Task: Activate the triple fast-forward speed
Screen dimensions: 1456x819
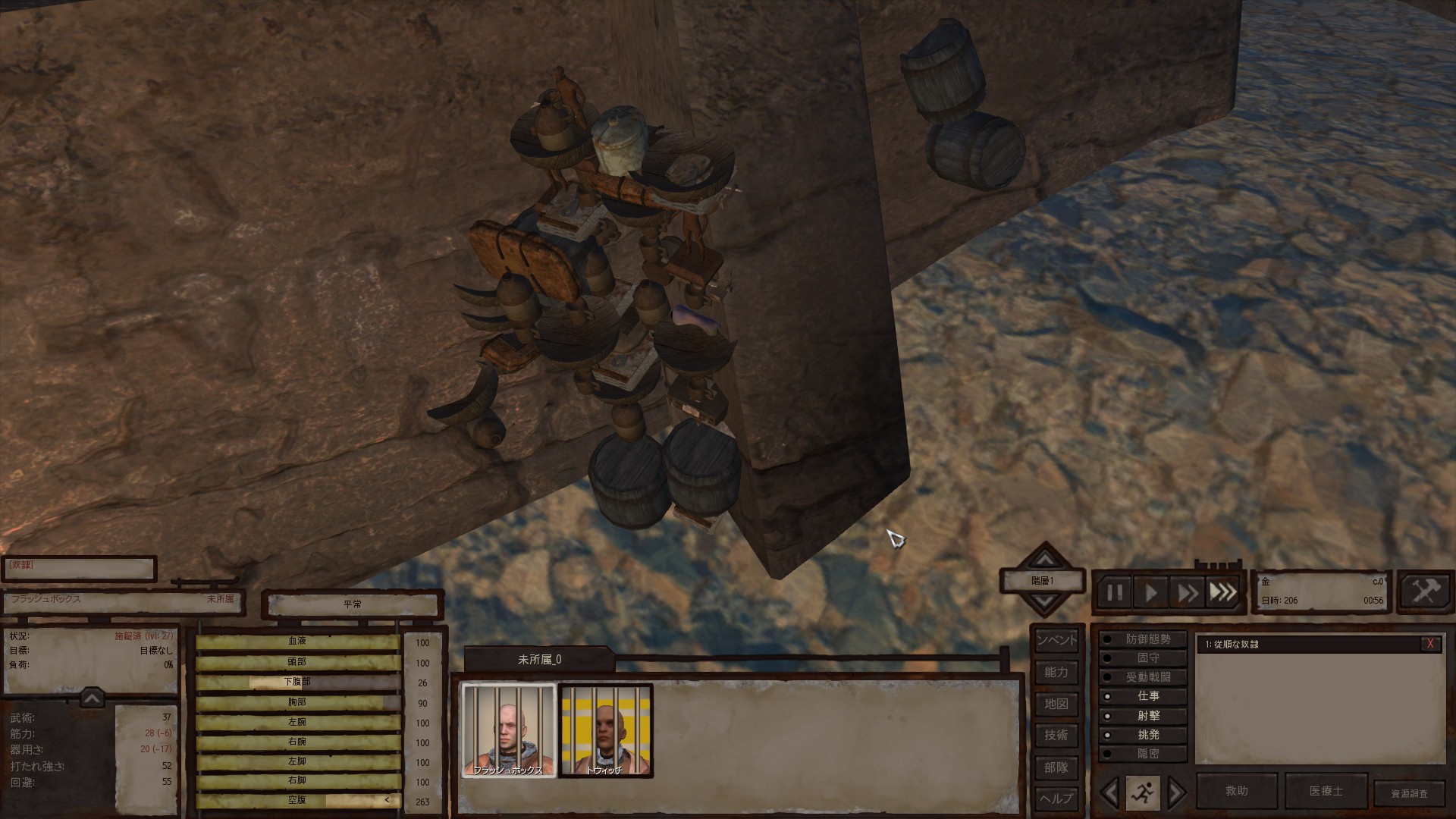Action: (1222, 592)
